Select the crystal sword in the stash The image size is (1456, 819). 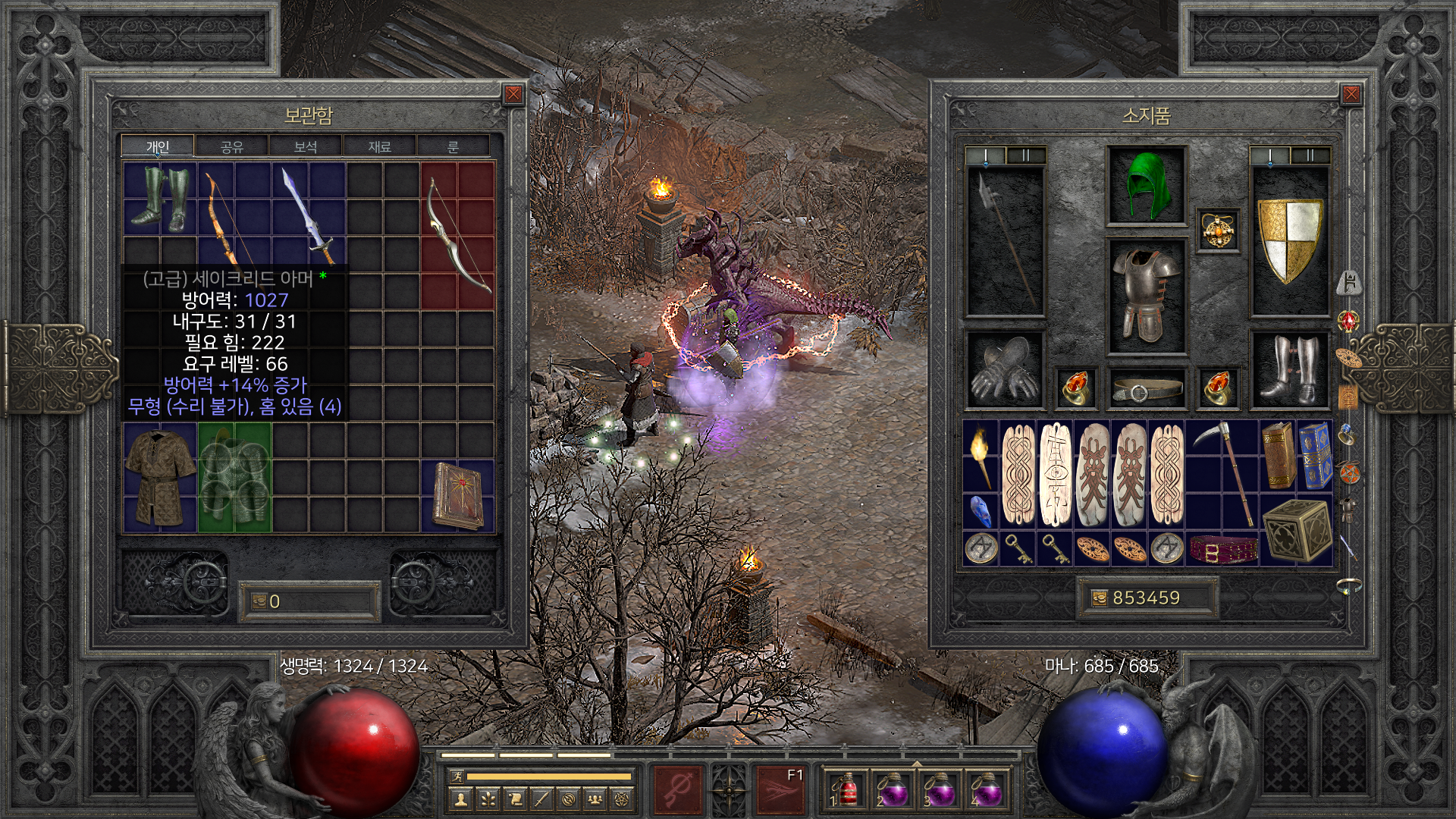point(309,216)
